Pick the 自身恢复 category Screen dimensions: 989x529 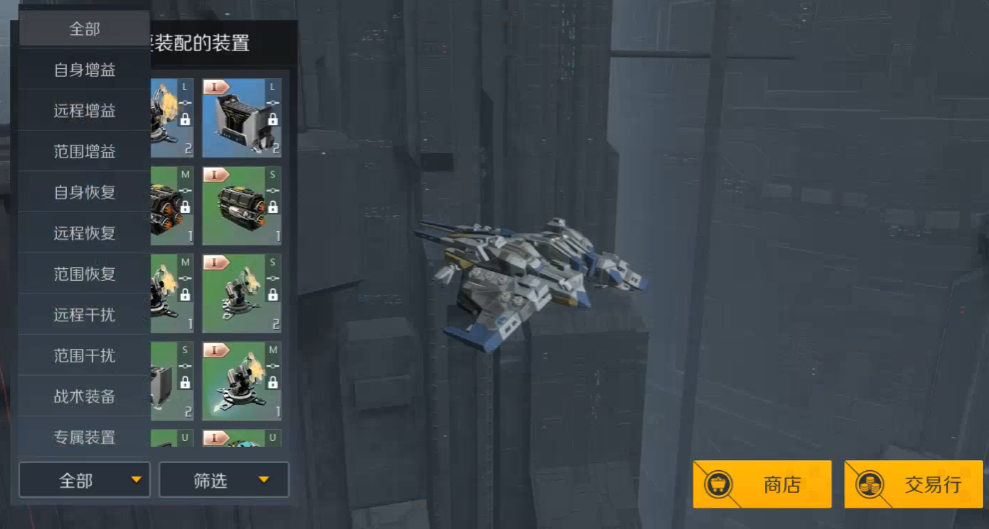[x=84, y=192]
